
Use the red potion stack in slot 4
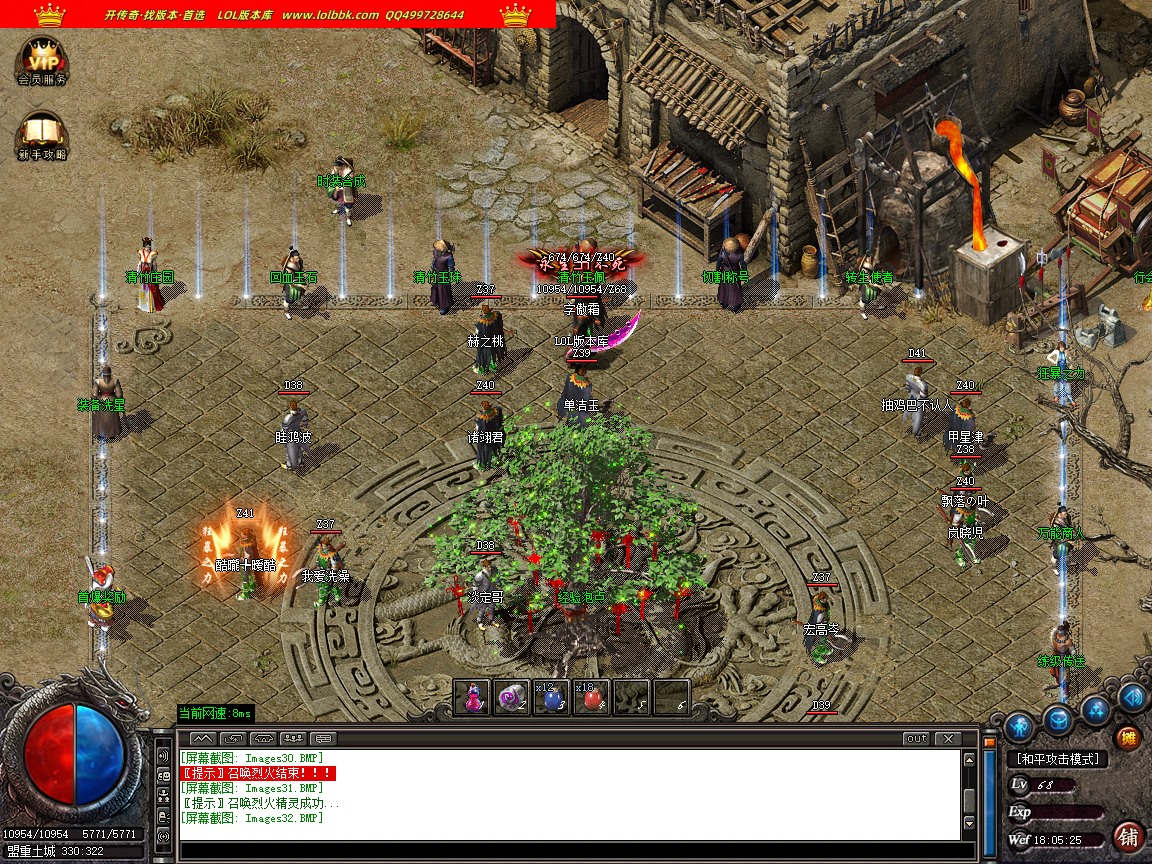point(591,697)
